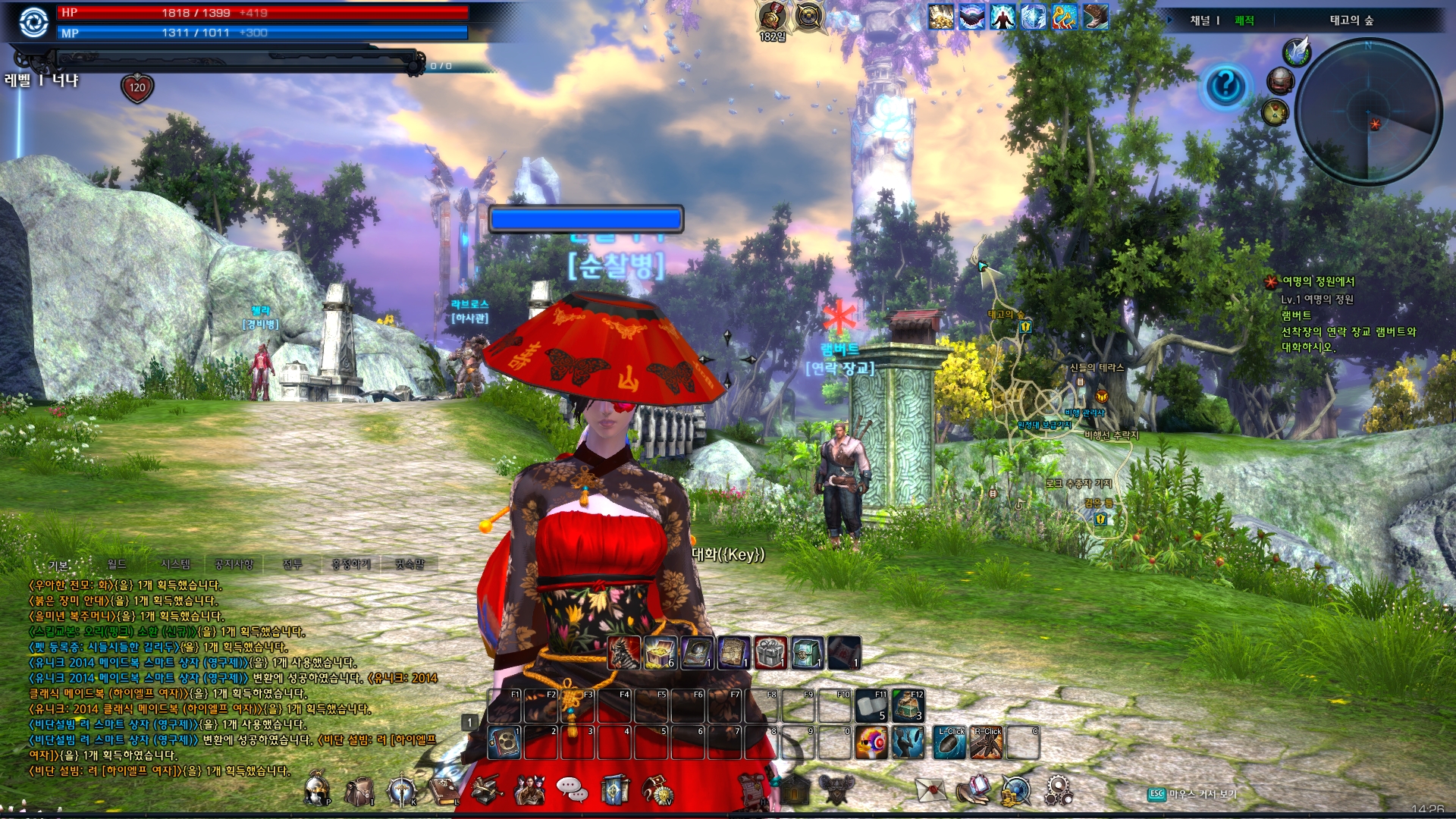1456x819 pixels.
Task: Open the achievements medal icon marked V
Action: 657,789
